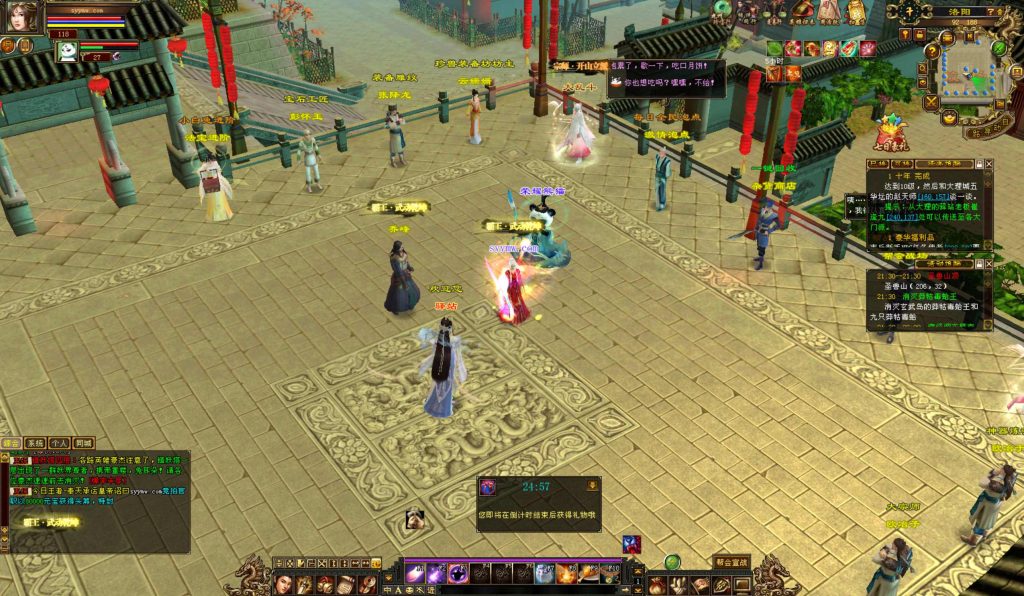The width and height of the screenshot is (1024, 596).
Task: Click the gift box icon beside timer
Action: tap(489, 487)
